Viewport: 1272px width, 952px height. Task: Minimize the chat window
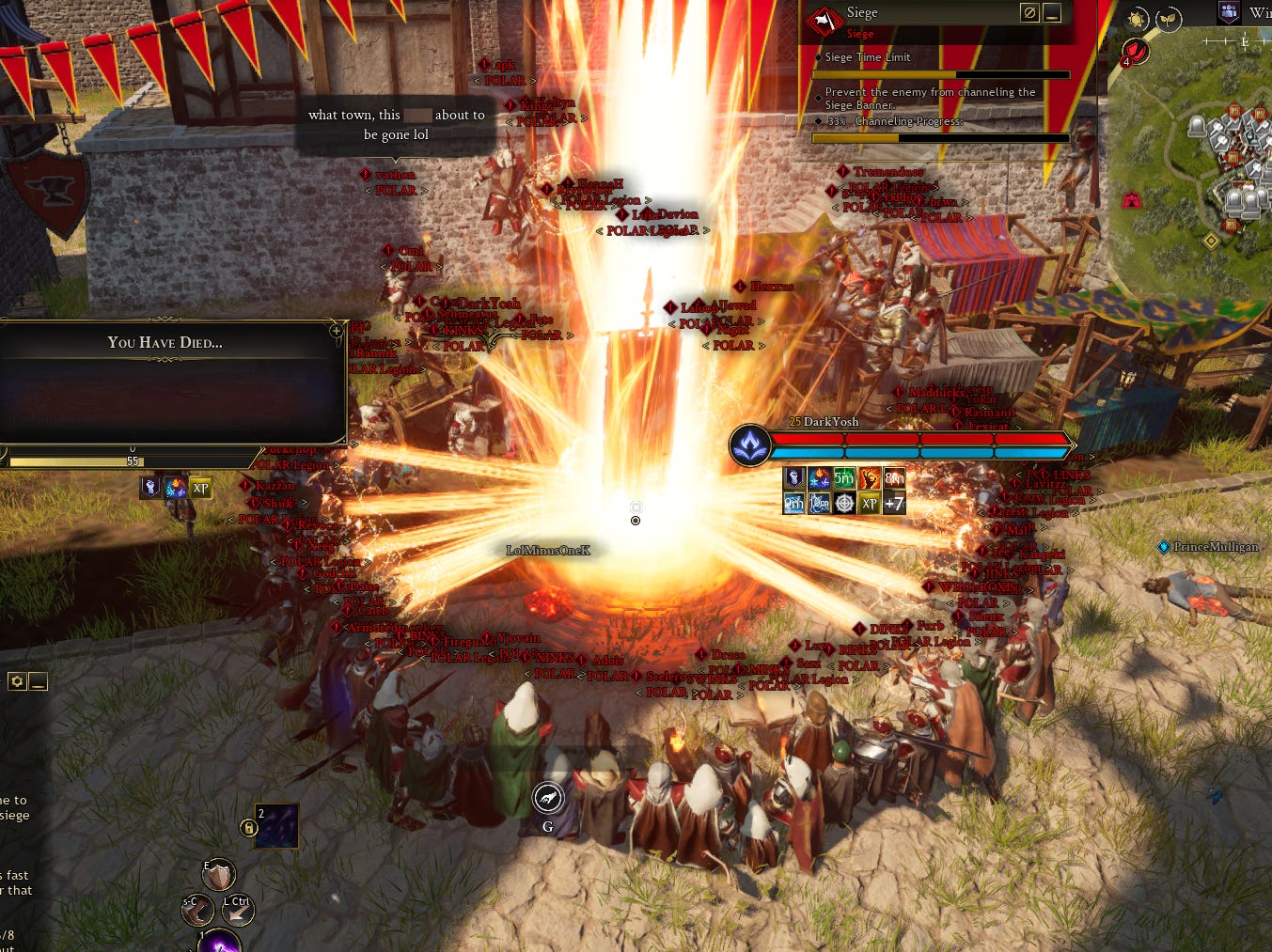(38, 681)
